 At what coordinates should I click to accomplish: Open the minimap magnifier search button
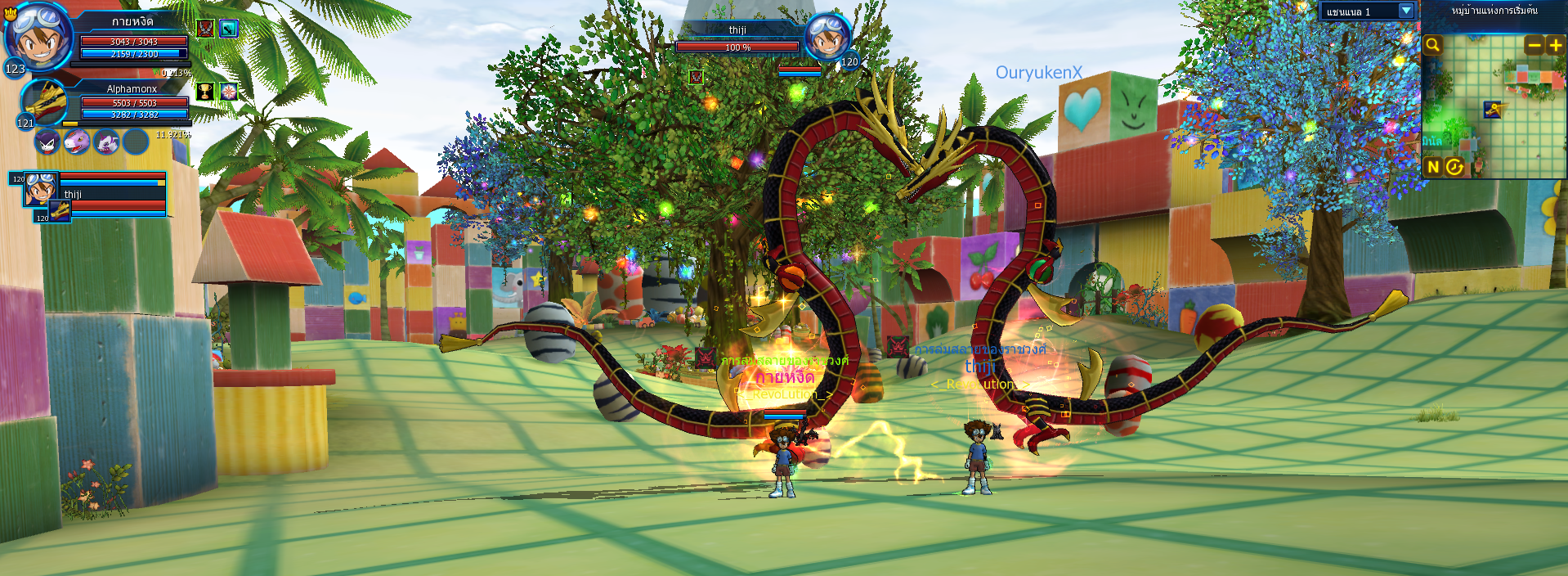click(1432, 45)
